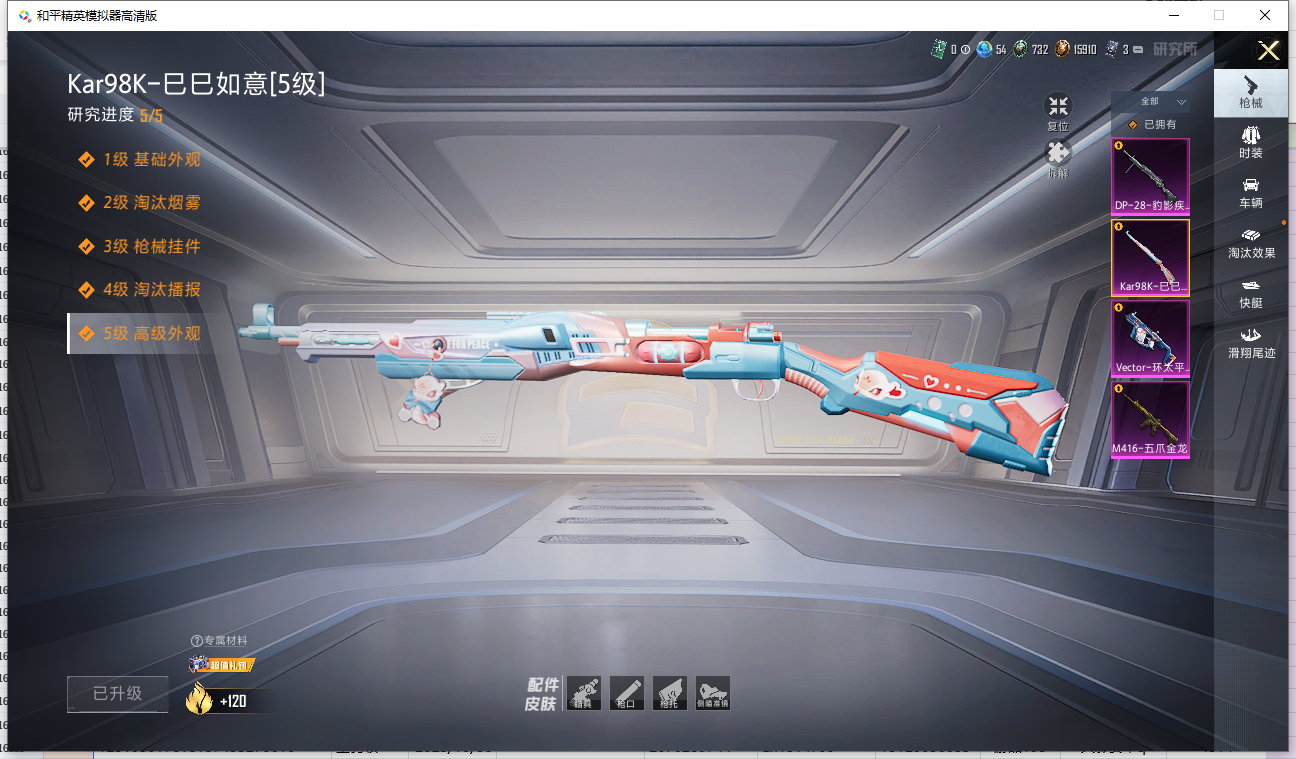Screen dimensions: 1296x759
Task: Close the research lab with the gold X
Action: point(1268,51)
